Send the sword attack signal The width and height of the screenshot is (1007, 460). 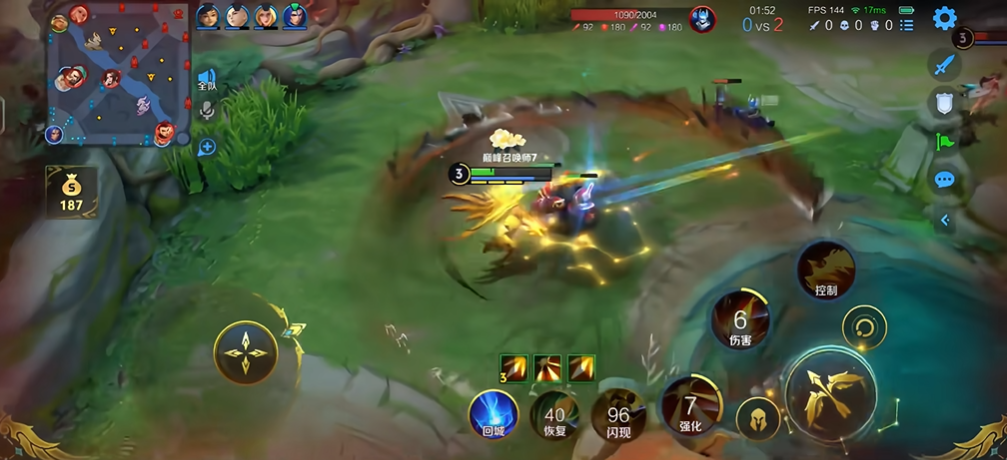point(944,65)
